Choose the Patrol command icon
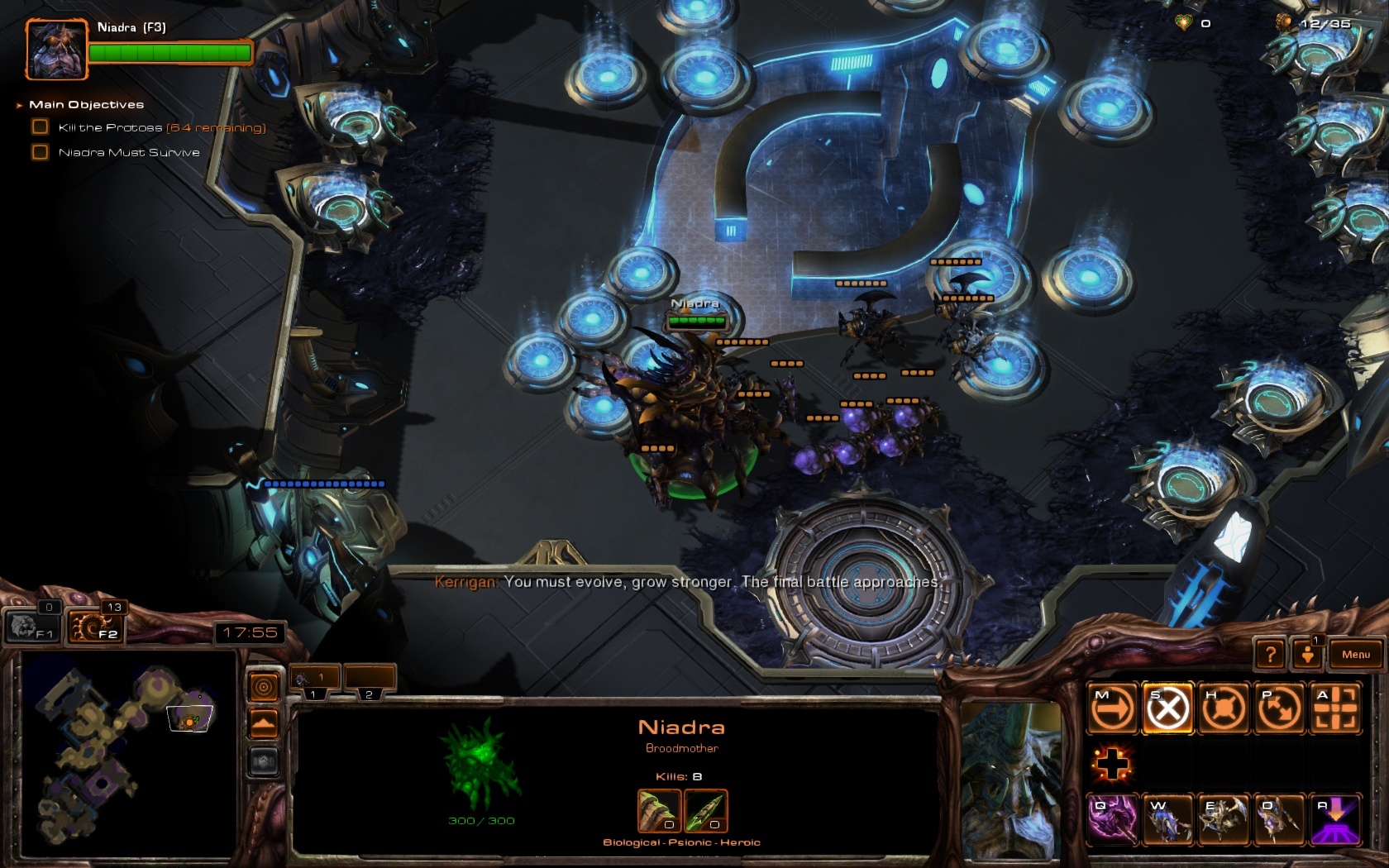 click(1278, 708)
